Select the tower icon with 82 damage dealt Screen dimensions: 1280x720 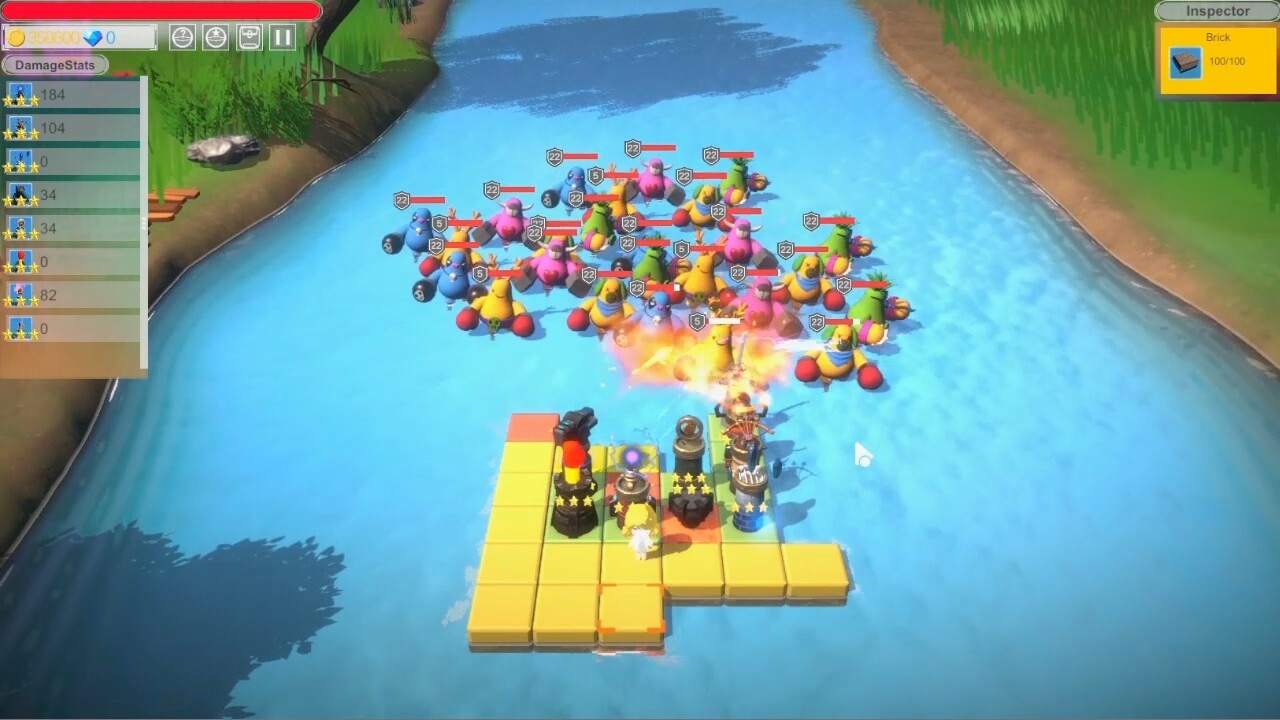tap(22, 290)
